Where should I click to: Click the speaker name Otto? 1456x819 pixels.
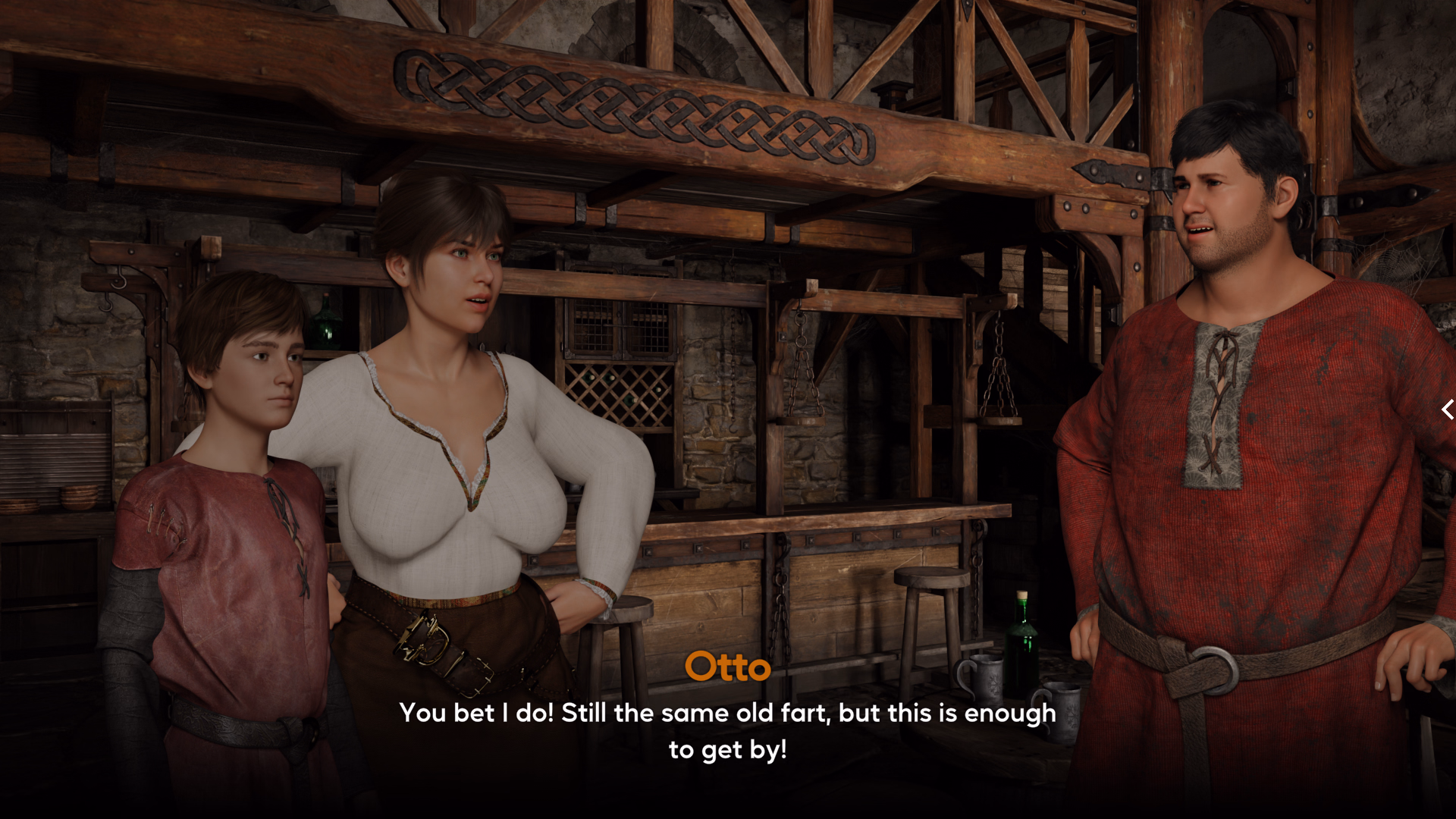pos(728,668)
